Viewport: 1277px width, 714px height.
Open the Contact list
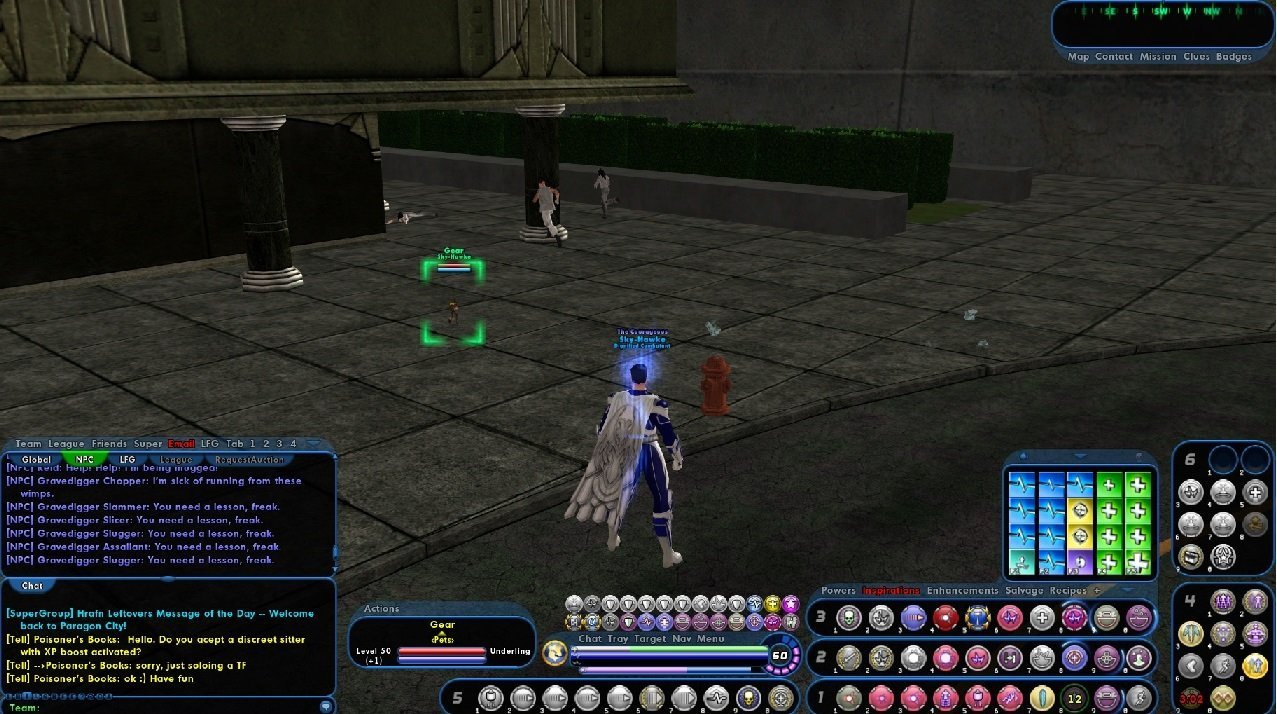point(1113,57)
